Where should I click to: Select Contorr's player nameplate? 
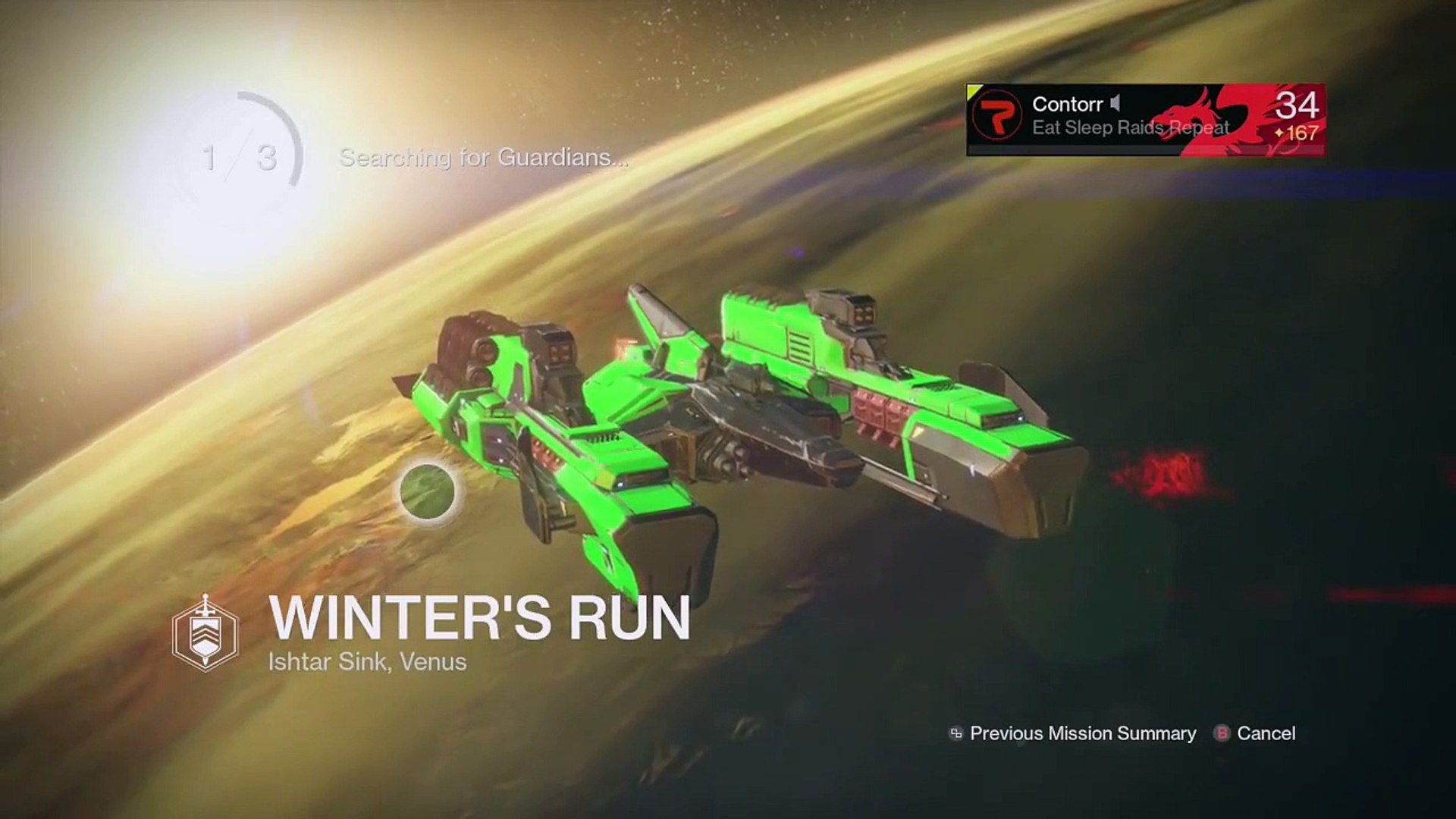[x=1145, y=120]
